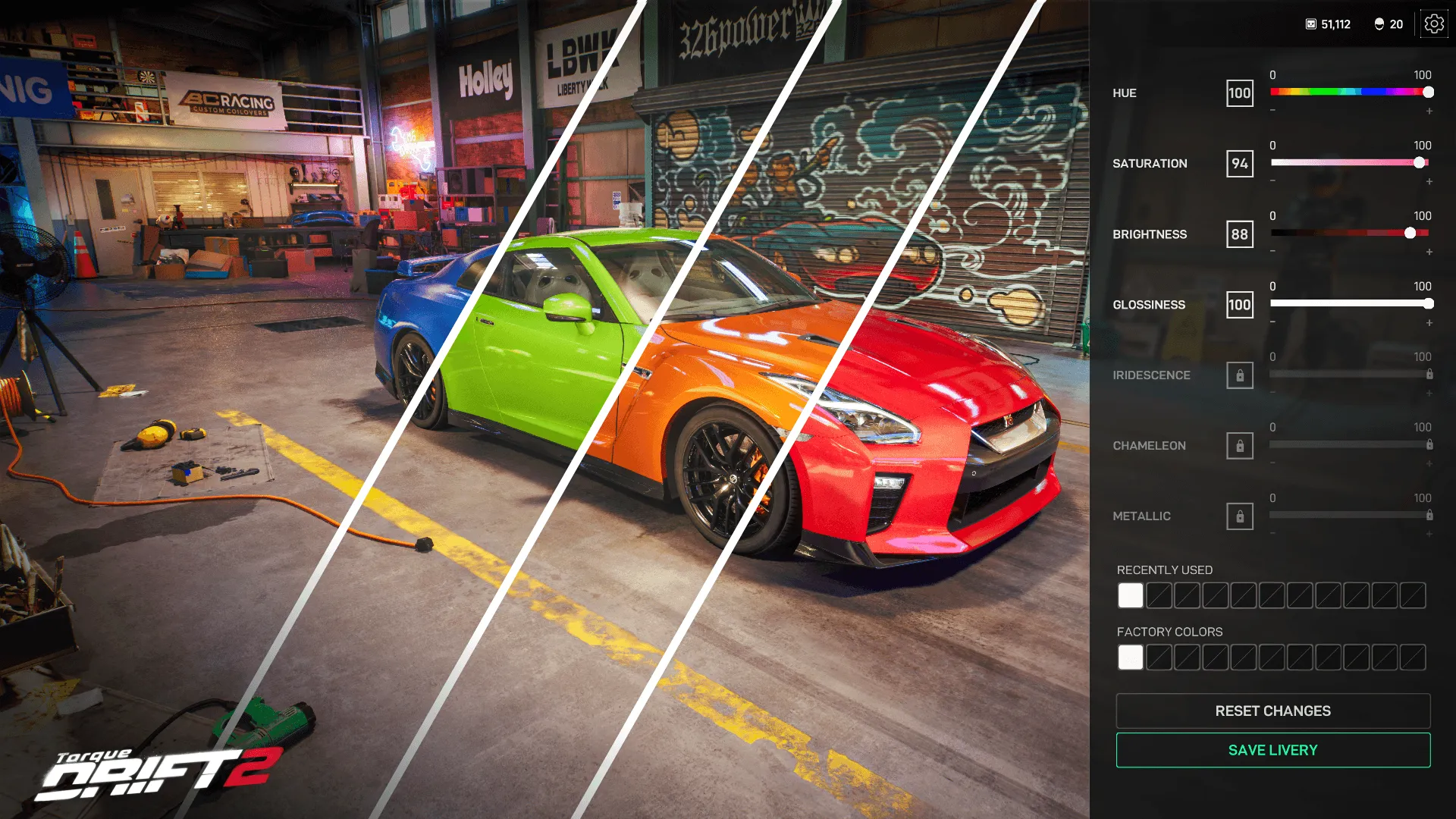Screen dimensions: 1456x819
Task: Edit the Hue value box
Action: [1240, 93]
